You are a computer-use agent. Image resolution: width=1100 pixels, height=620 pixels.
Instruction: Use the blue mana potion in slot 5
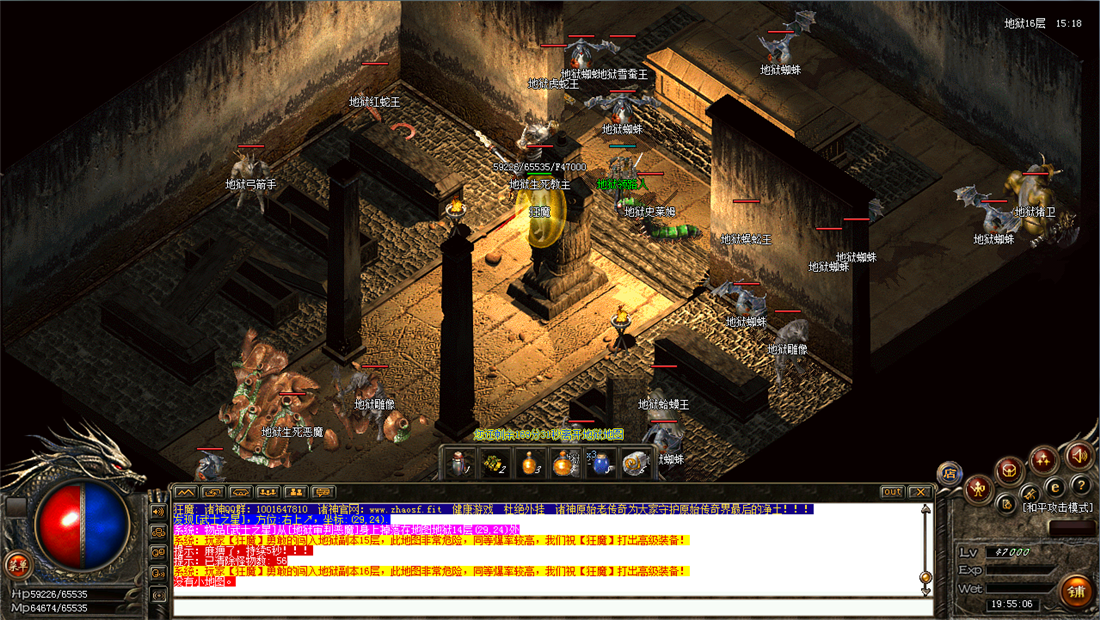[600, 463]
